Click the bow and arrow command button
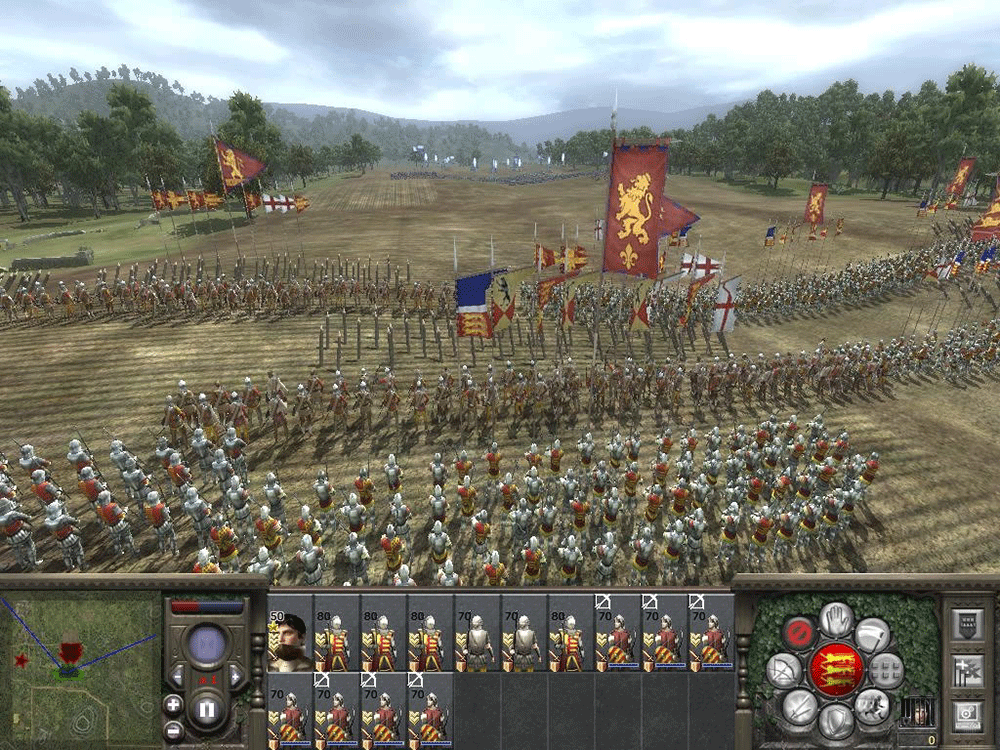Image resolution: width=1000 pixels, height=750 pixels. coord(782,669)
